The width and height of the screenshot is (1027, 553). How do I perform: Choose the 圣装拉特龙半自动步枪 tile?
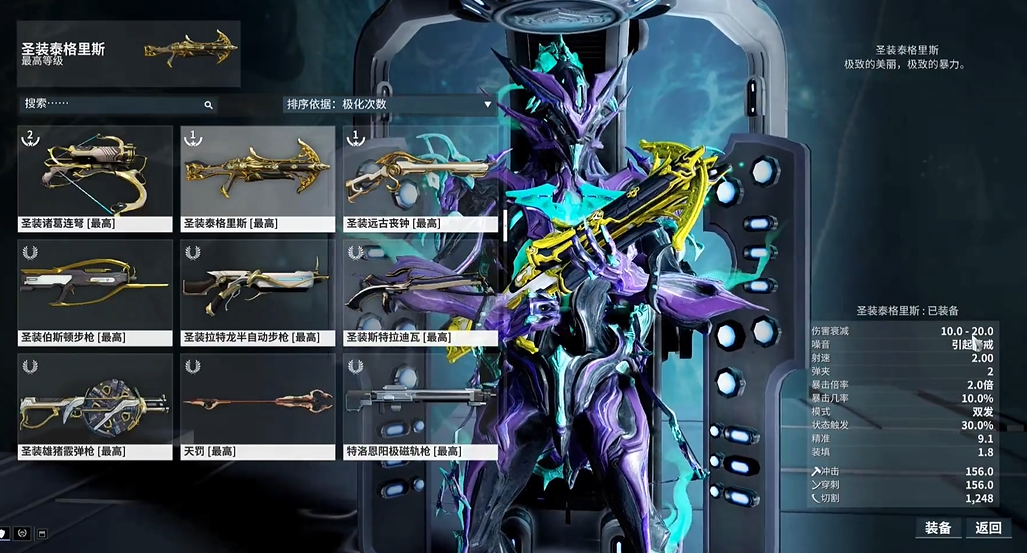click(x=258, y=292)
